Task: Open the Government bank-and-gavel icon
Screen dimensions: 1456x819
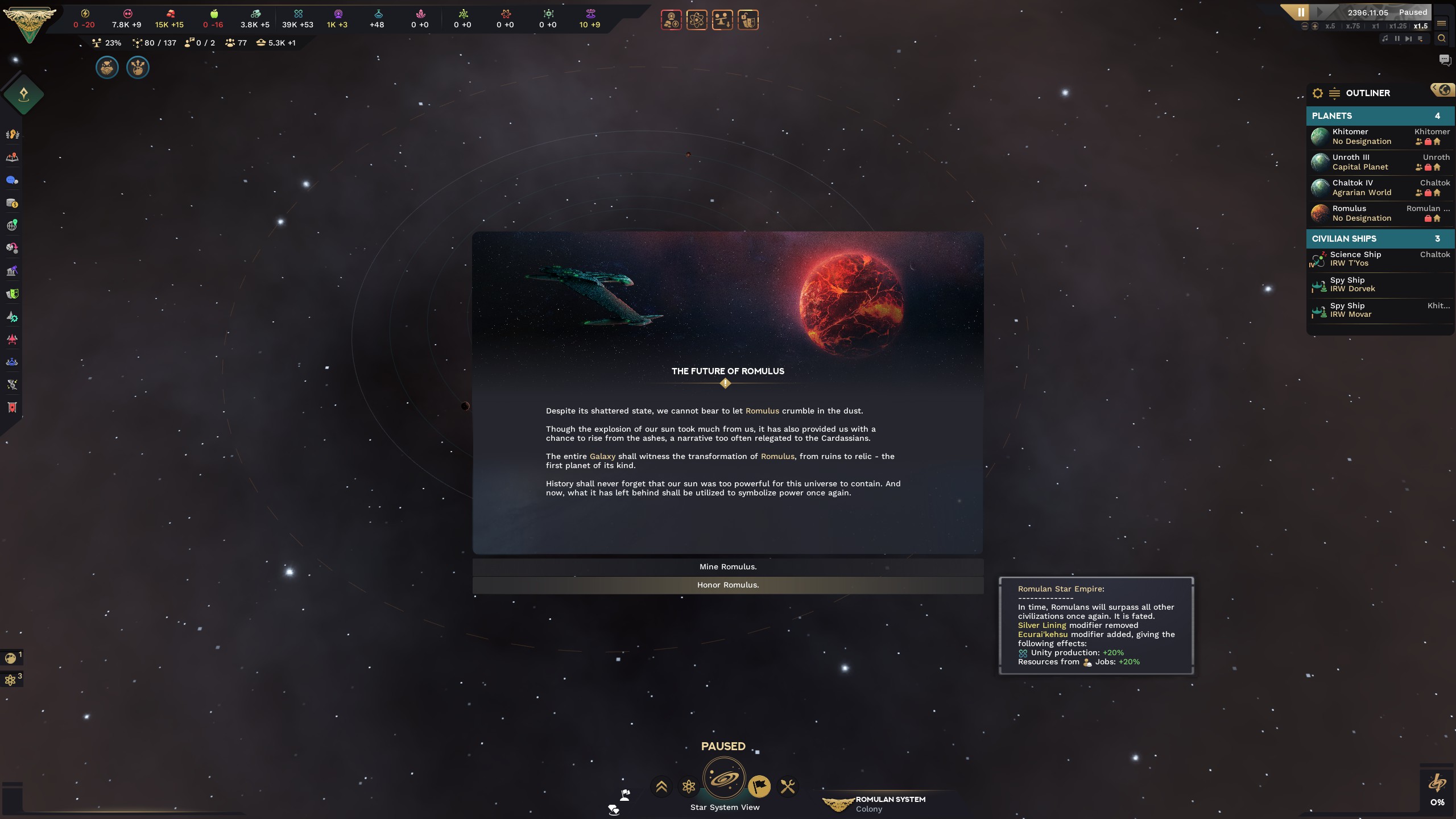Action: coord(12,271)
